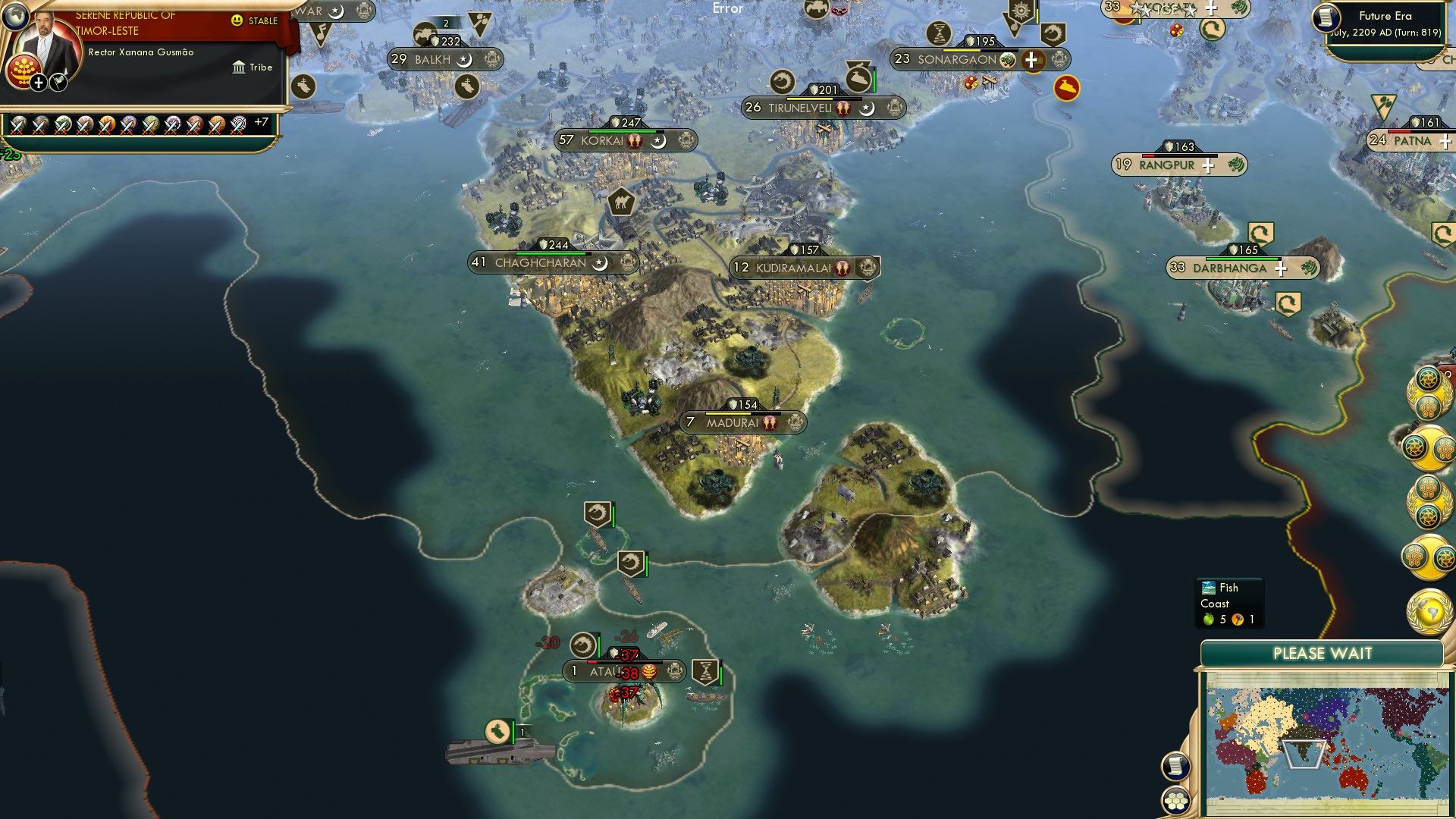Switch to Strategic View with the hex icon
Screen dimensions: 1456x819
coord(1175,801)
